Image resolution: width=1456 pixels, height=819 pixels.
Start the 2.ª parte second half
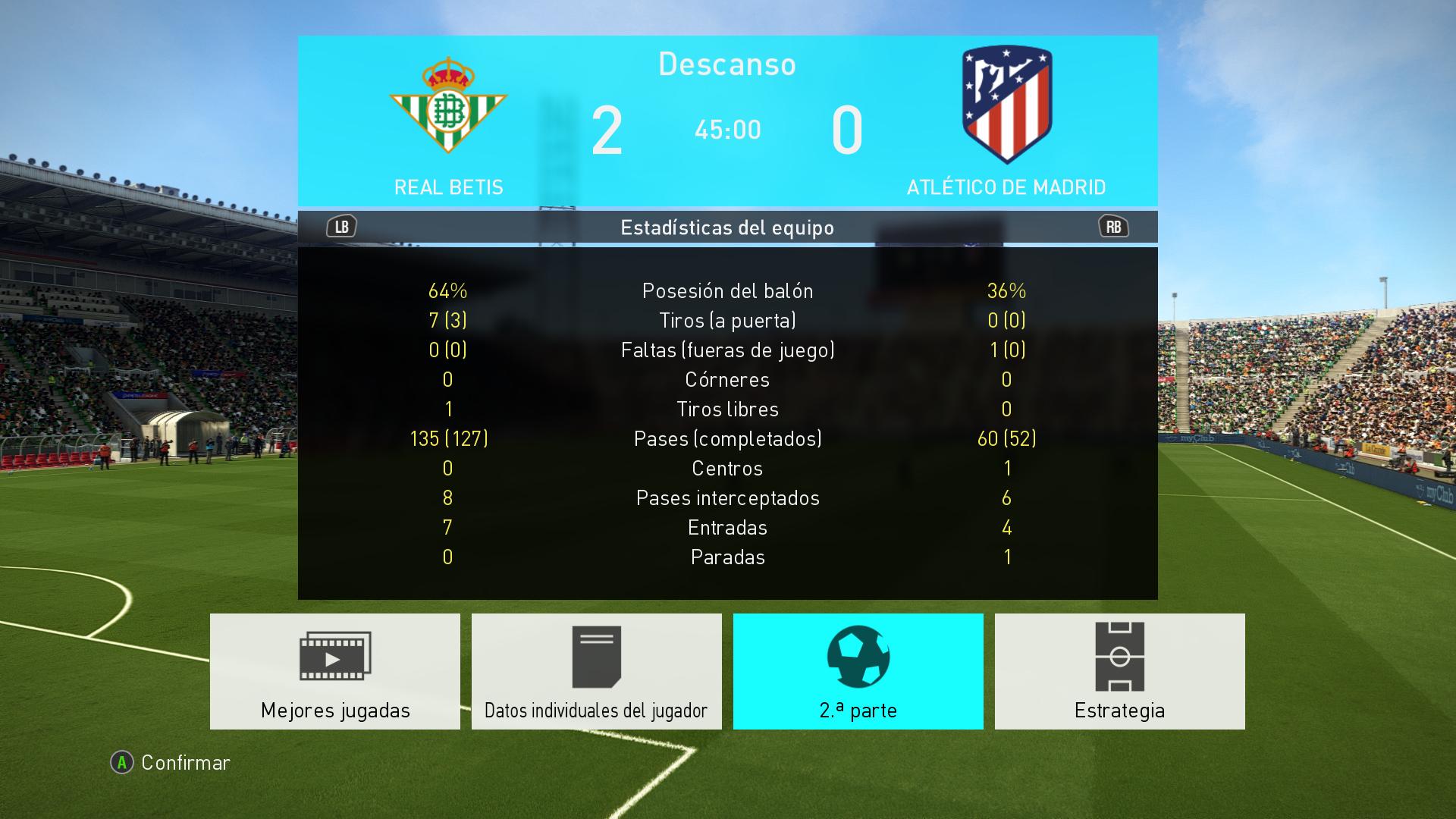(x=858, y=671)
